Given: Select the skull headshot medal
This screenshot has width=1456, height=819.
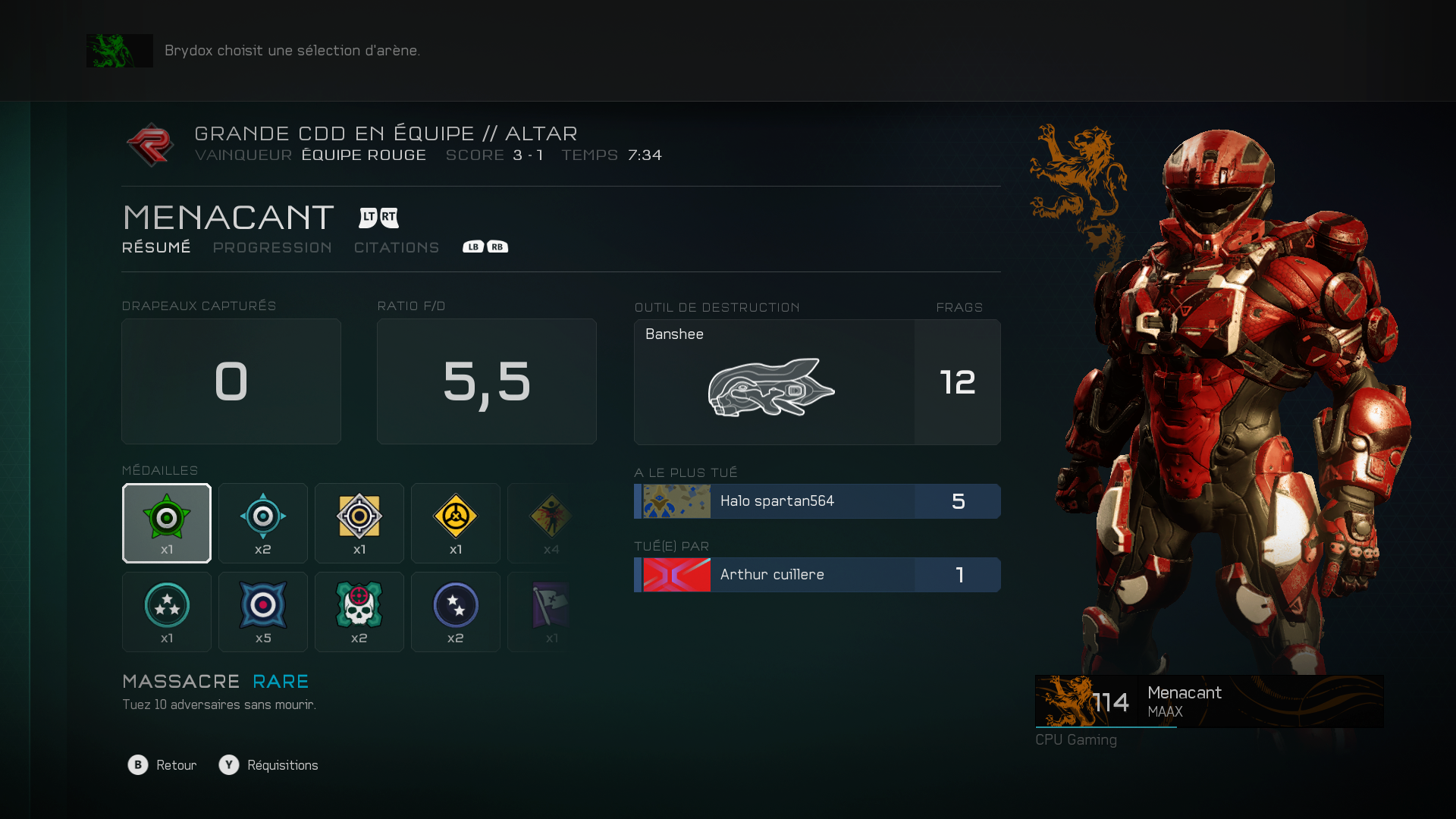Looking at the screenshot, I should click(x=359, y=612).
